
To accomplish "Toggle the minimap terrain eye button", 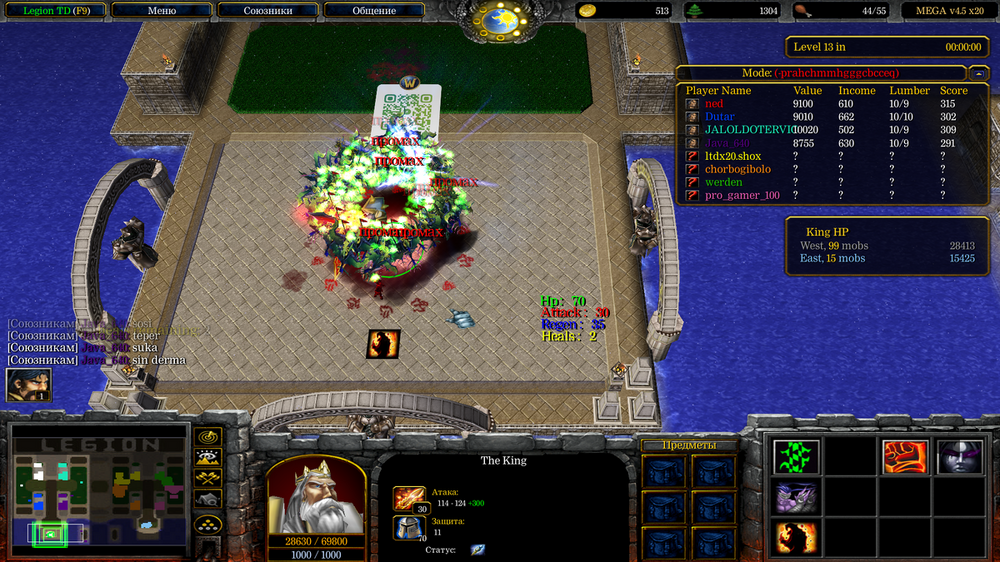I will click(208, 458).
